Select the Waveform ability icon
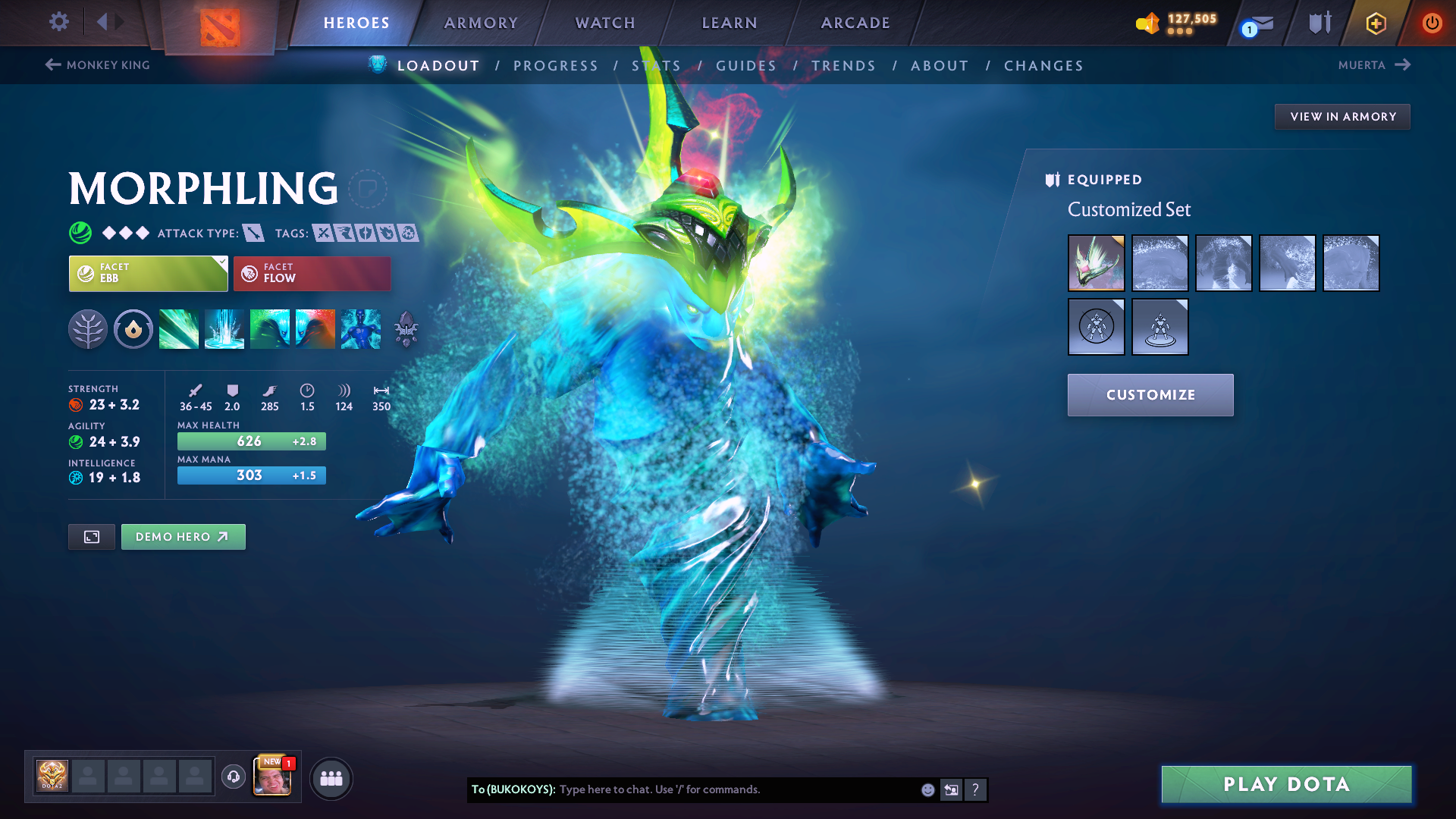This screenshot has height=819, width=1456. (x=179, y=328)
